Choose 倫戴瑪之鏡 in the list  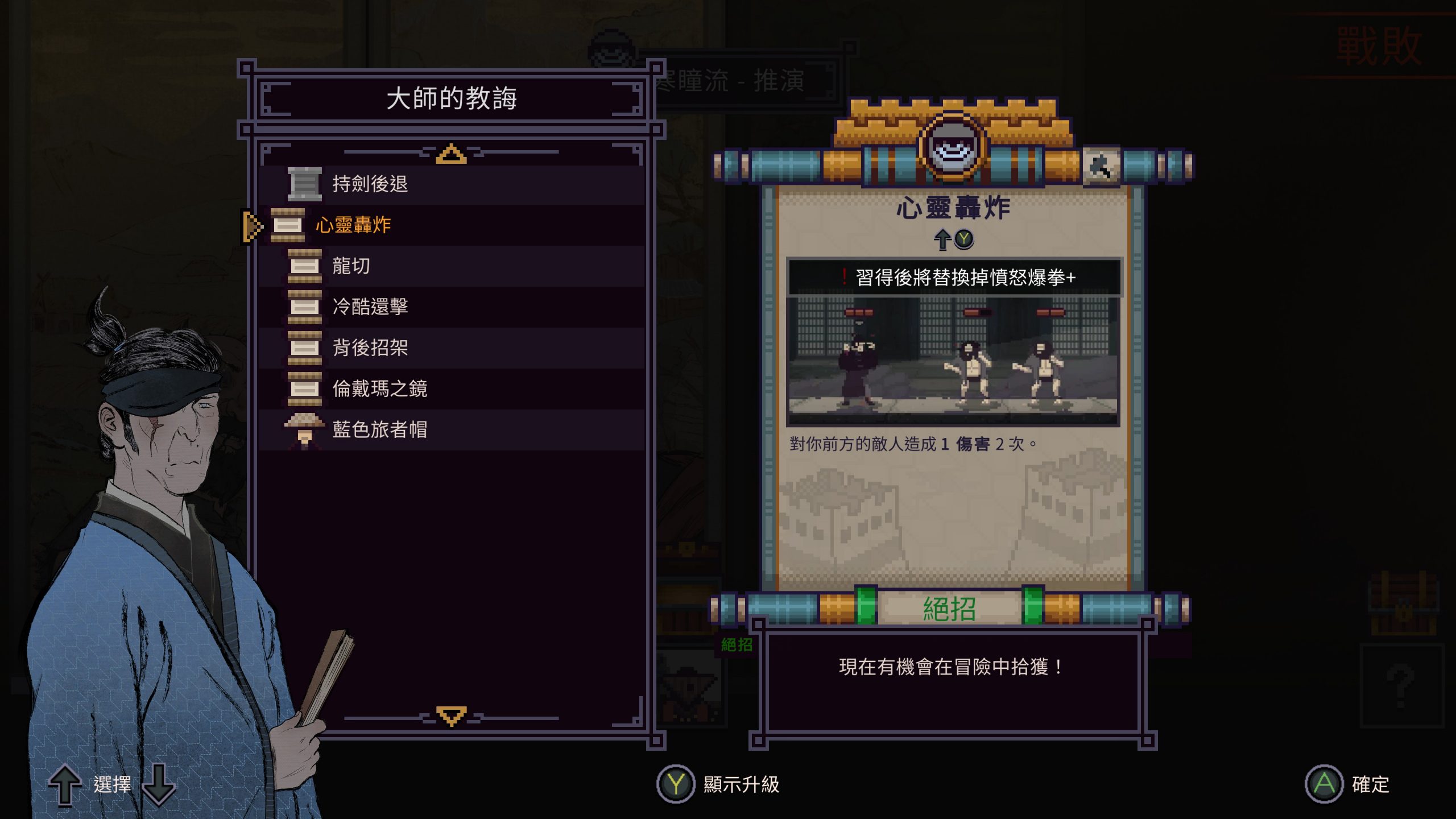[x=379, y=389]
